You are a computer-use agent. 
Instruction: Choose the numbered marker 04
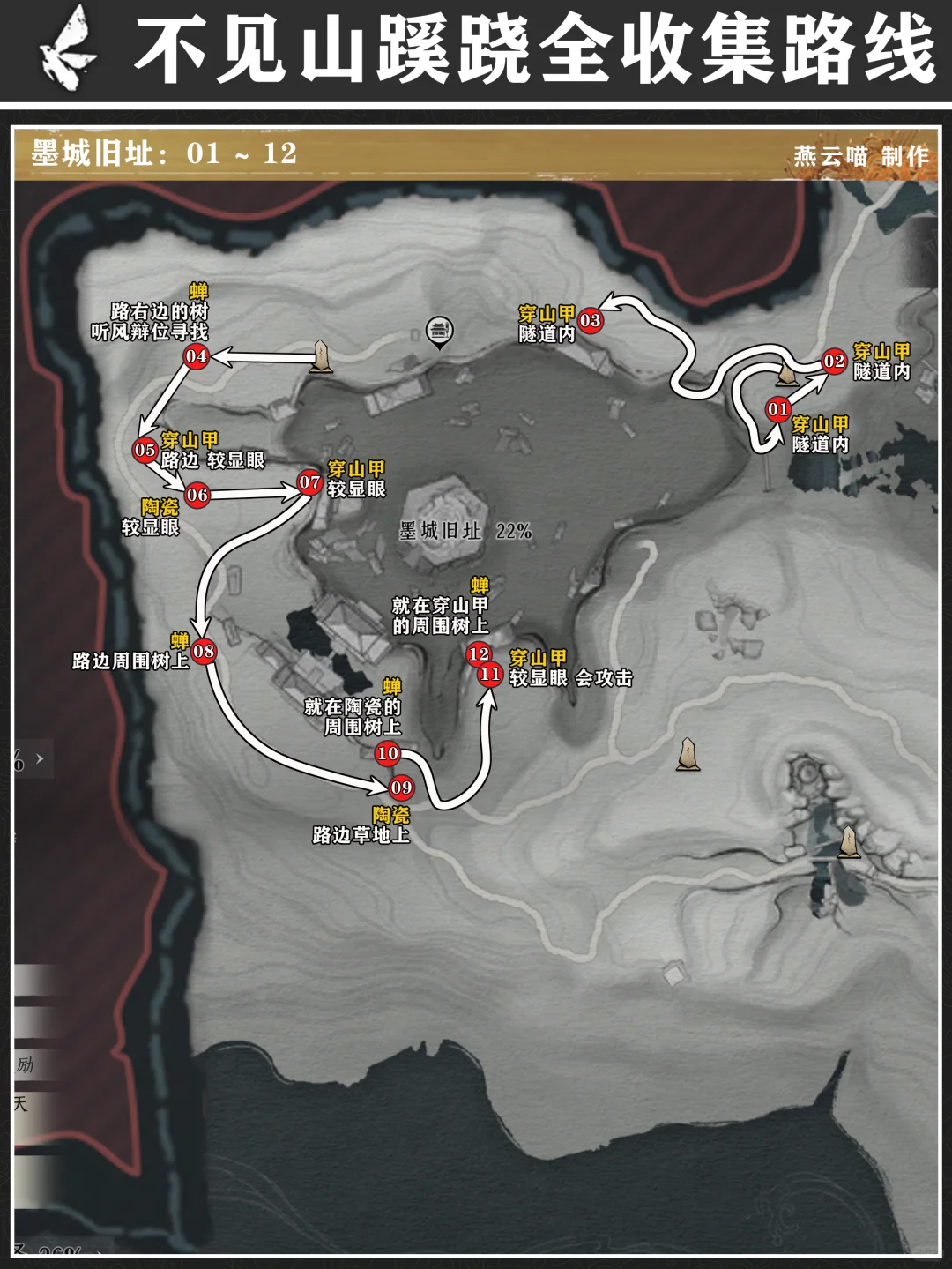[196, 356]
